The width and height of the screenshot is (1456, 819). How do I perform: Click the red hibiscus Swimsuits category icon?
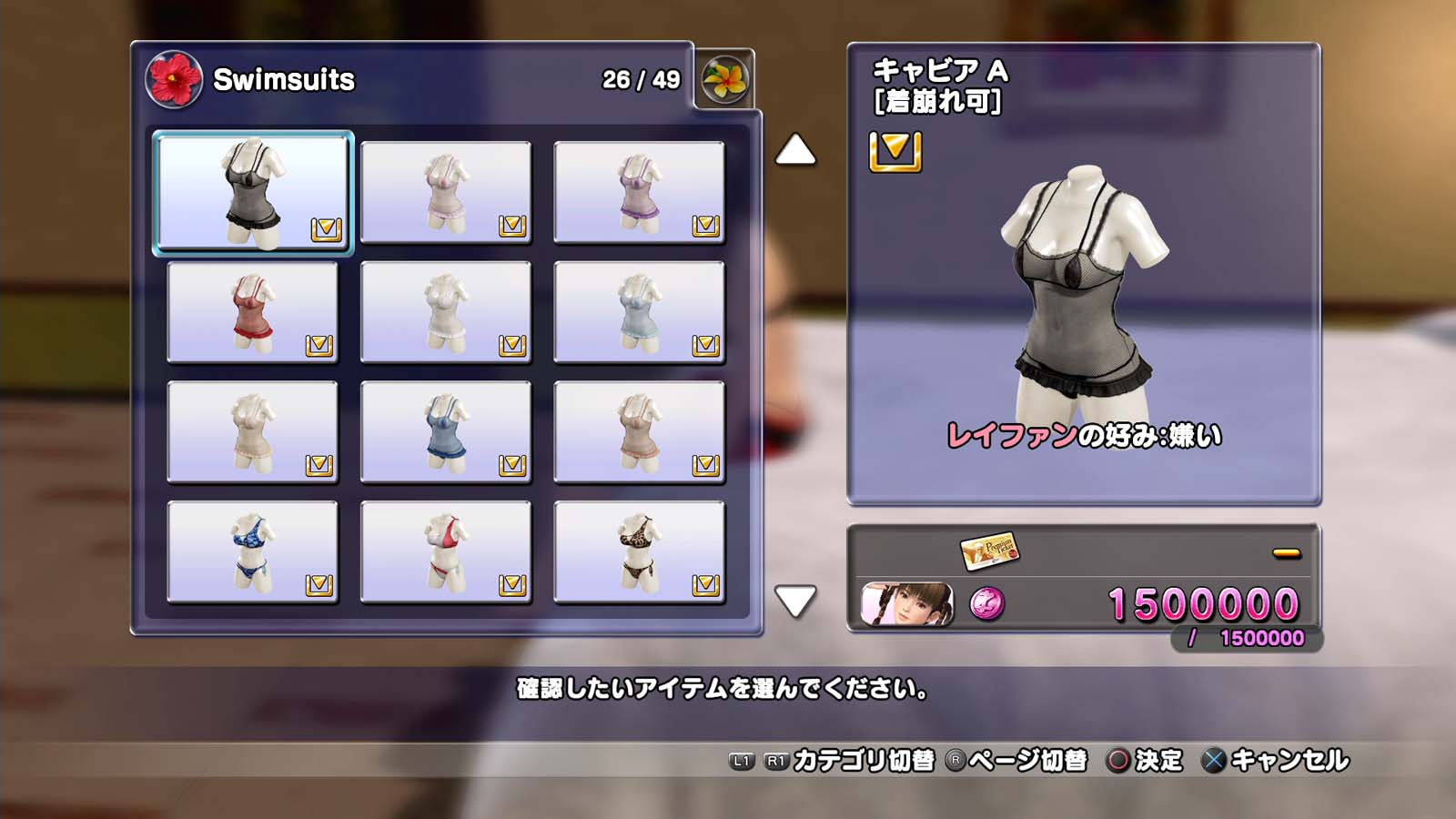(174, 79)
